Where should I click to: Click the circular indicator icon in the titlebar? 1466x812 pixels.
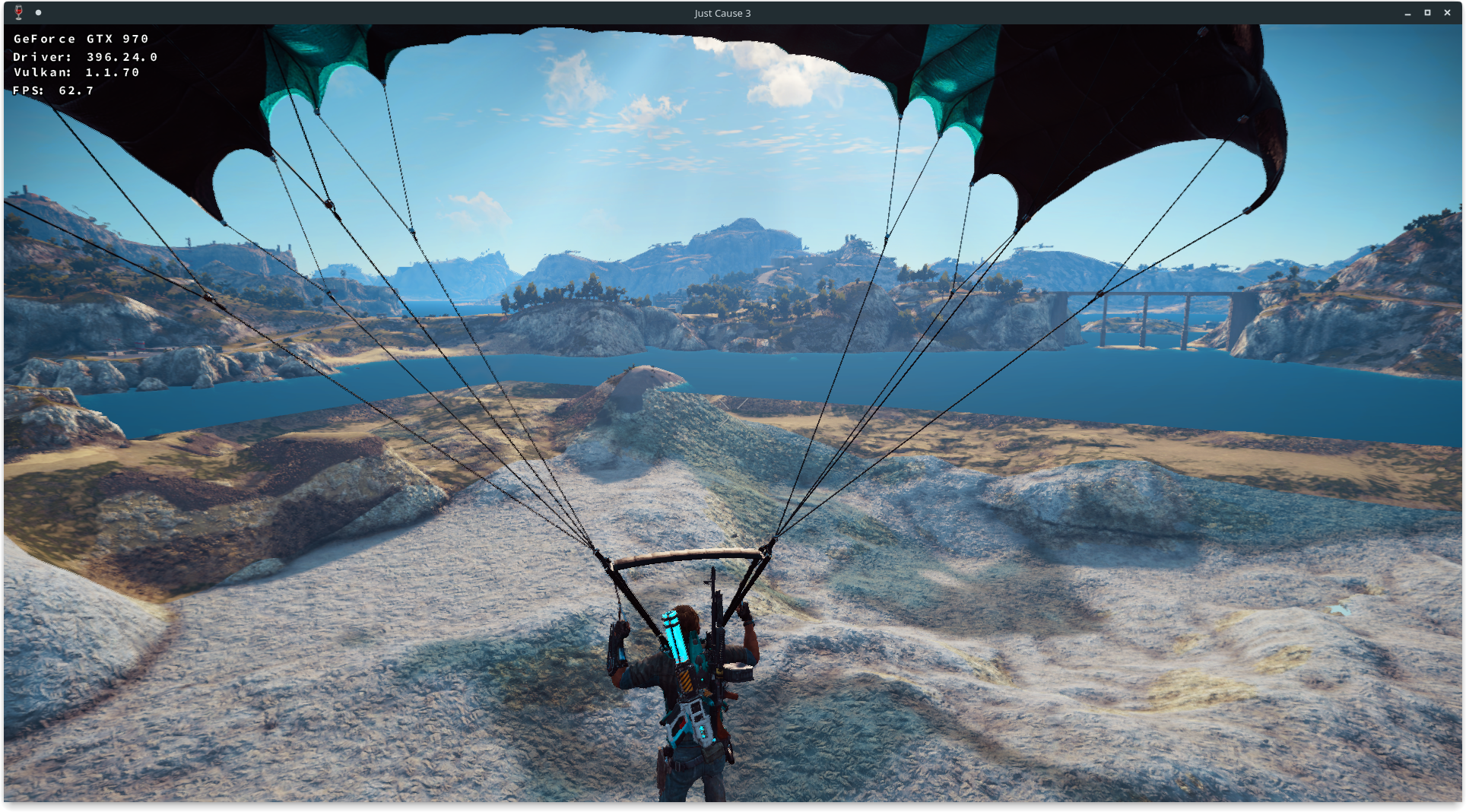[x=37, y=12]
